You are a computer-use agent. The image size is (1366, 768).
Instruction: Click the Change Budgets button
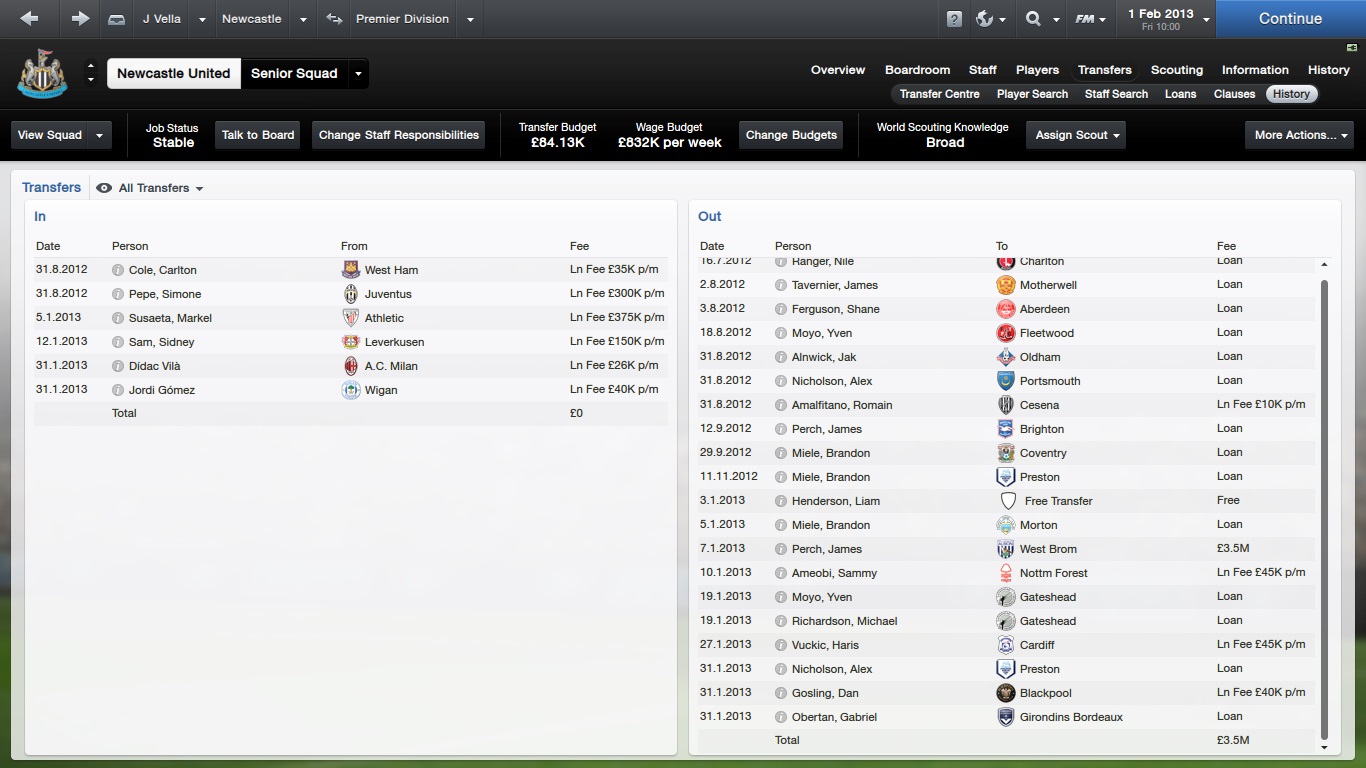[791, 135]
